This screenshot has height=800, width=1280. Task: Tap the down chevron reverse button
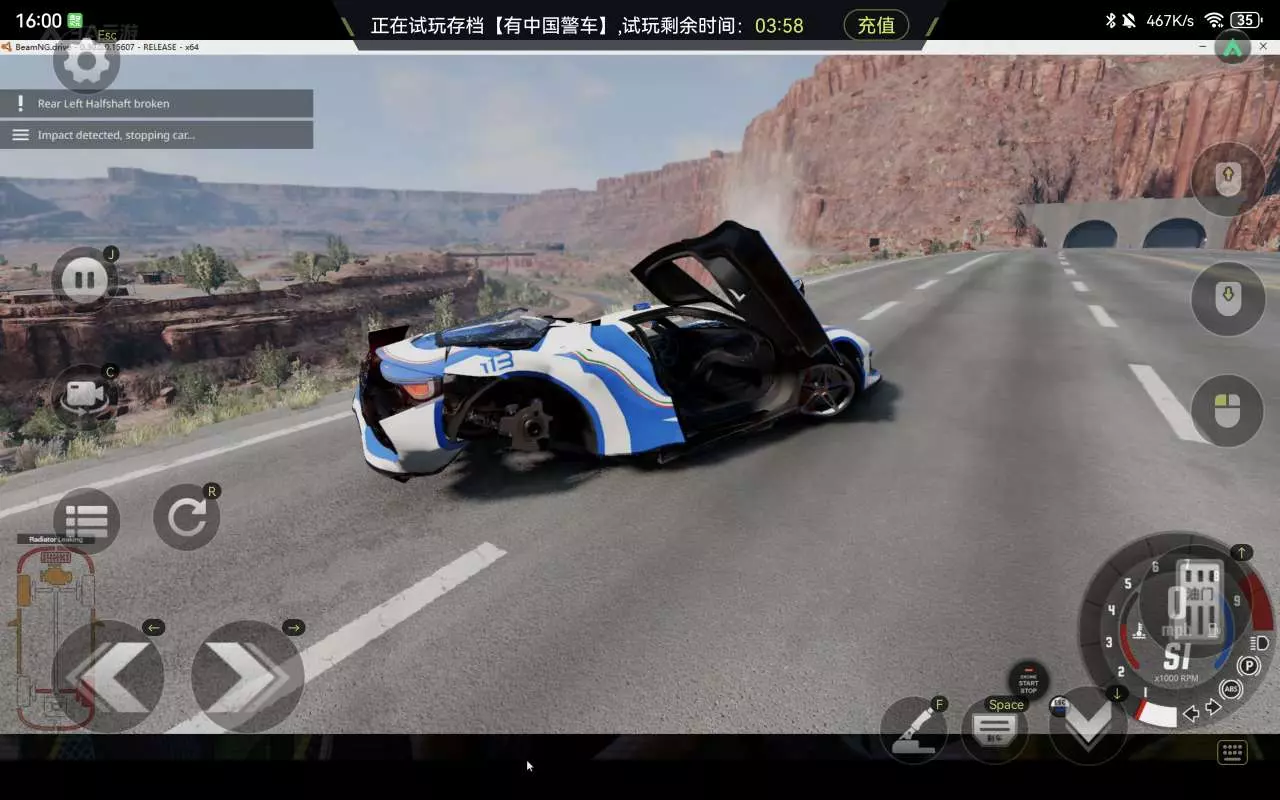1088,726
